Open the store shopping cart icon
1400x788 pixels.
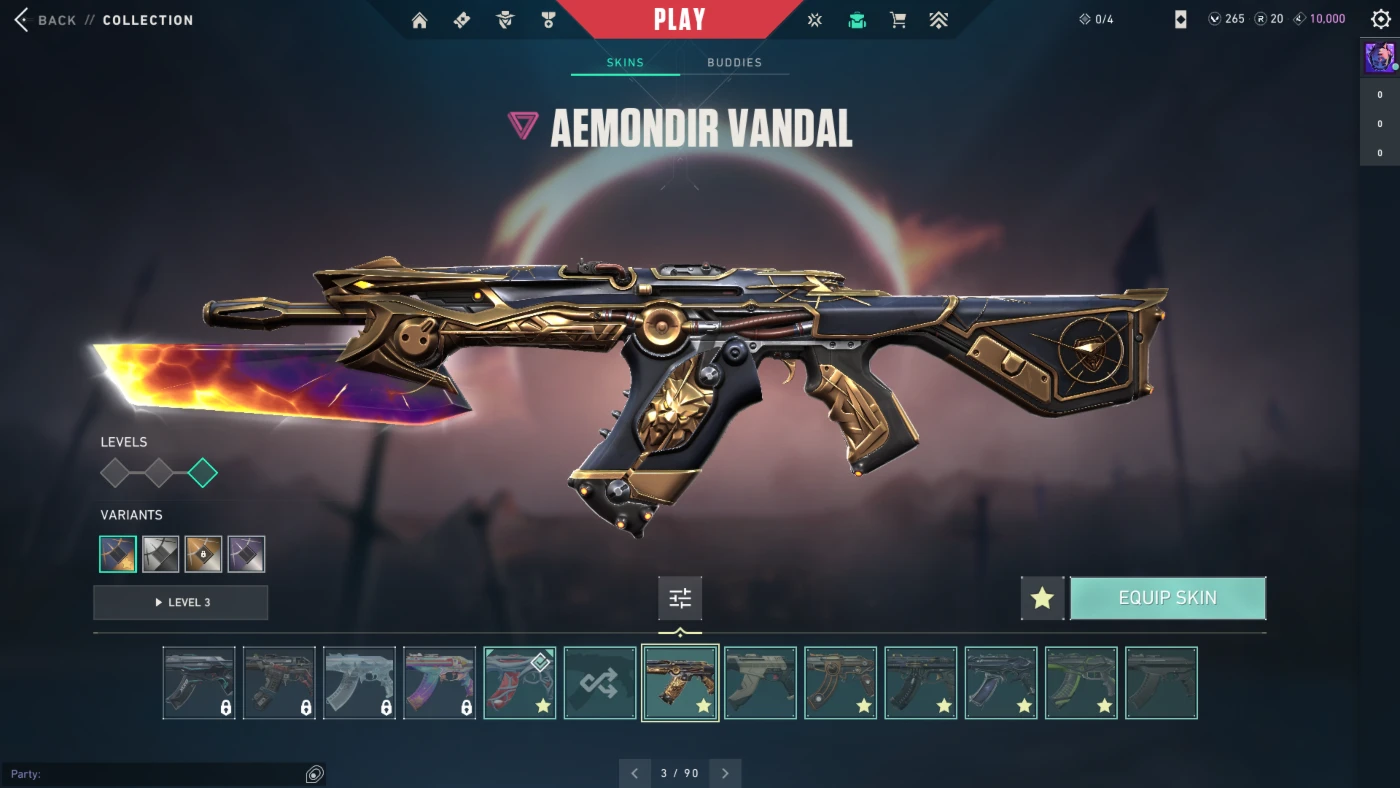click(x=898, y=20)
